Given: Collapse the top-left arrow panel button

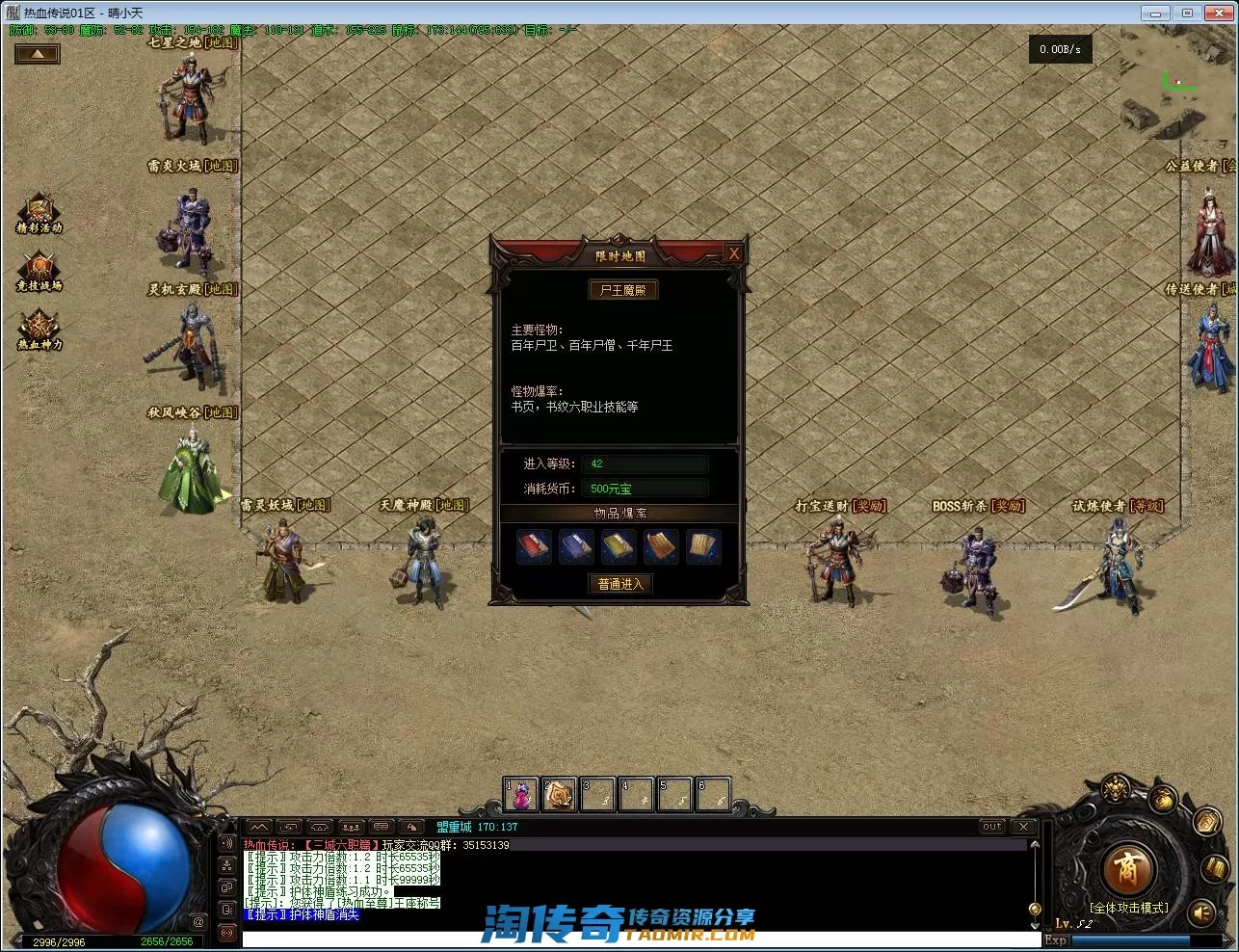Looking at the screenshot, I should pyautogui.click(x=38, y=54).
